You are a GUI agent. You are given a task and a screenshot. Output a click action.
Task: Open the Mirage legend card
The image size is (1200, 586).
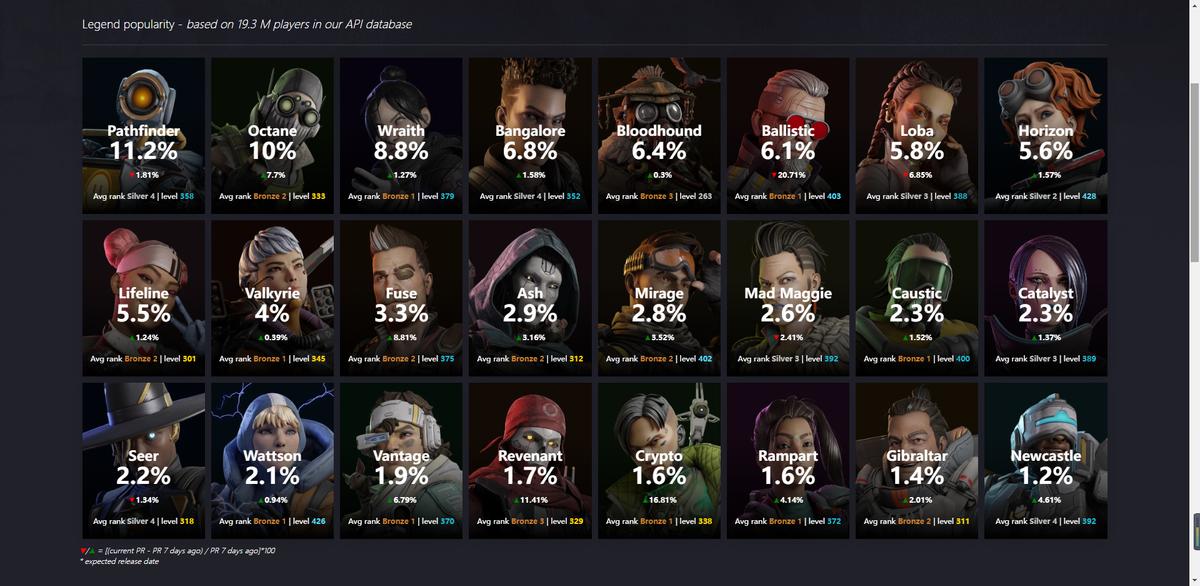pos(659,297)
